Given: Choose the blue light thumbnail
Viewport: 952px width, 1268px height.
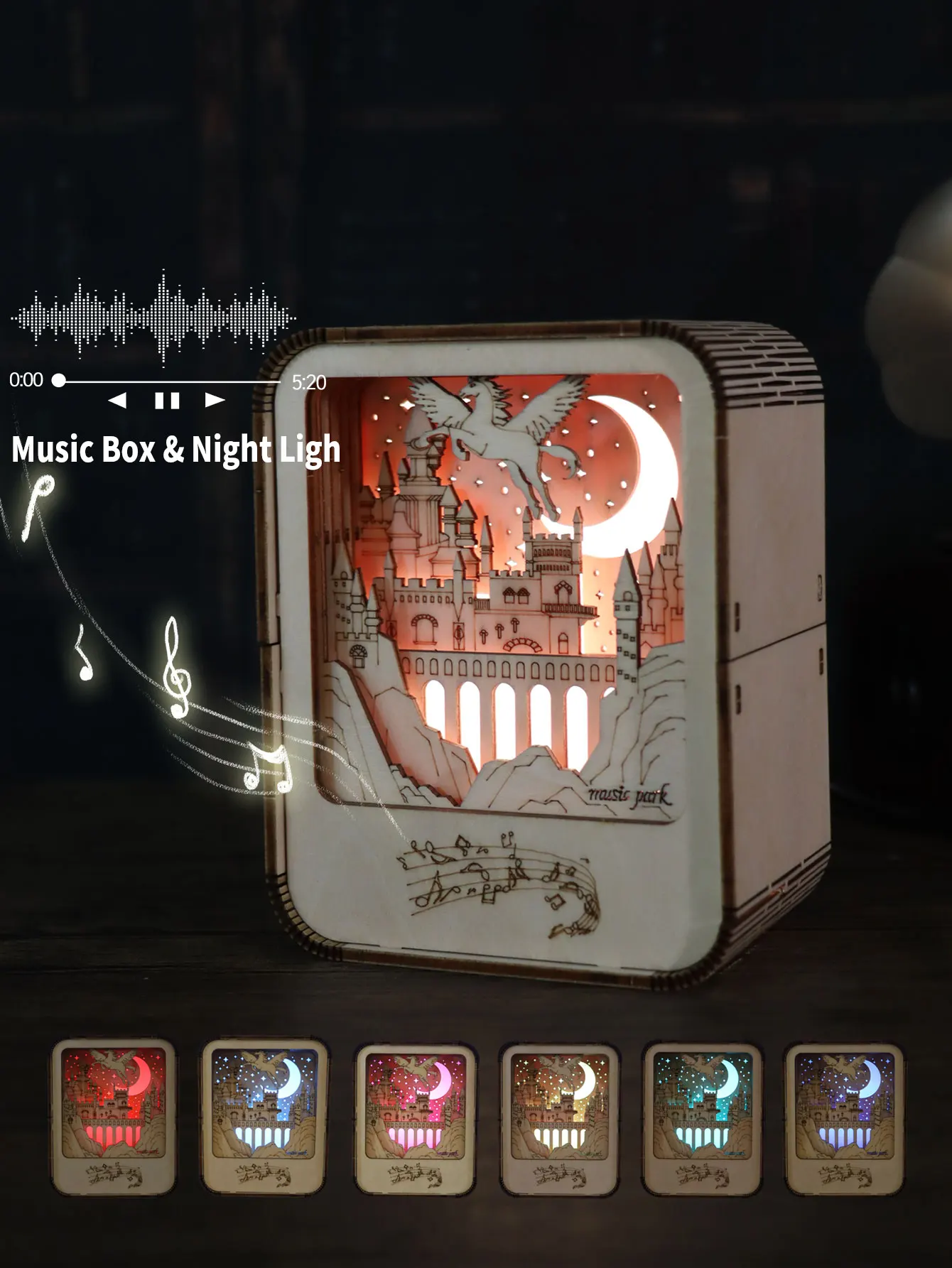Looking at the screenshot, I should (264, 1116).
